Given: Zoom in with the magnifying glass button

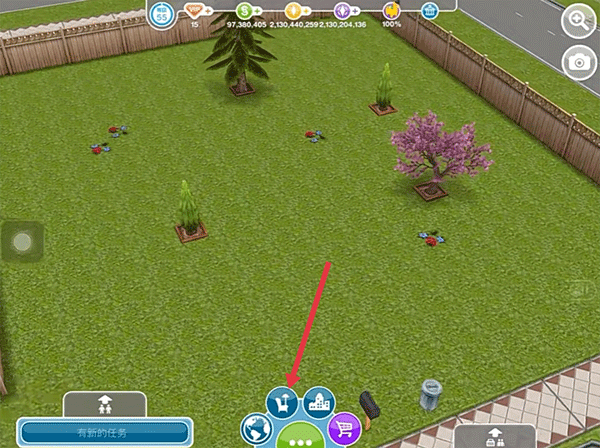Looking at the screenshot, I should (578, 20).
